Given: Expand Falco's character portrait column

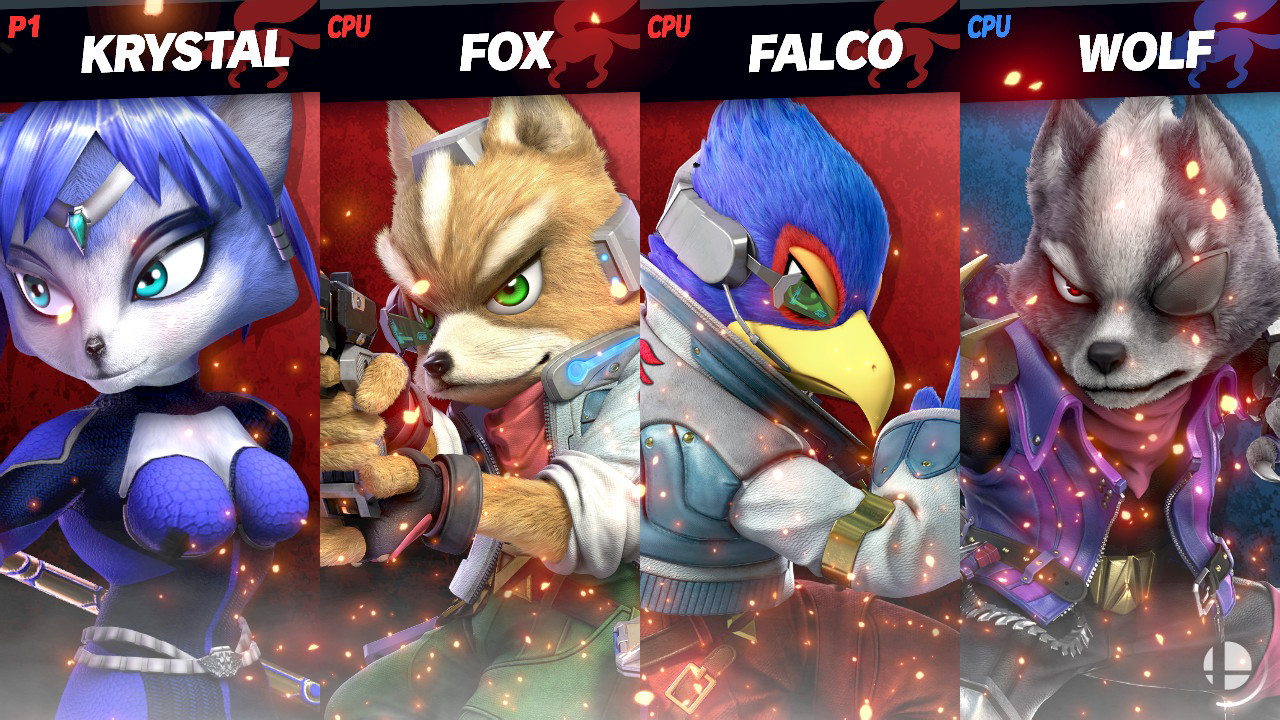Looking at the screenshot, I should point(800,400).
